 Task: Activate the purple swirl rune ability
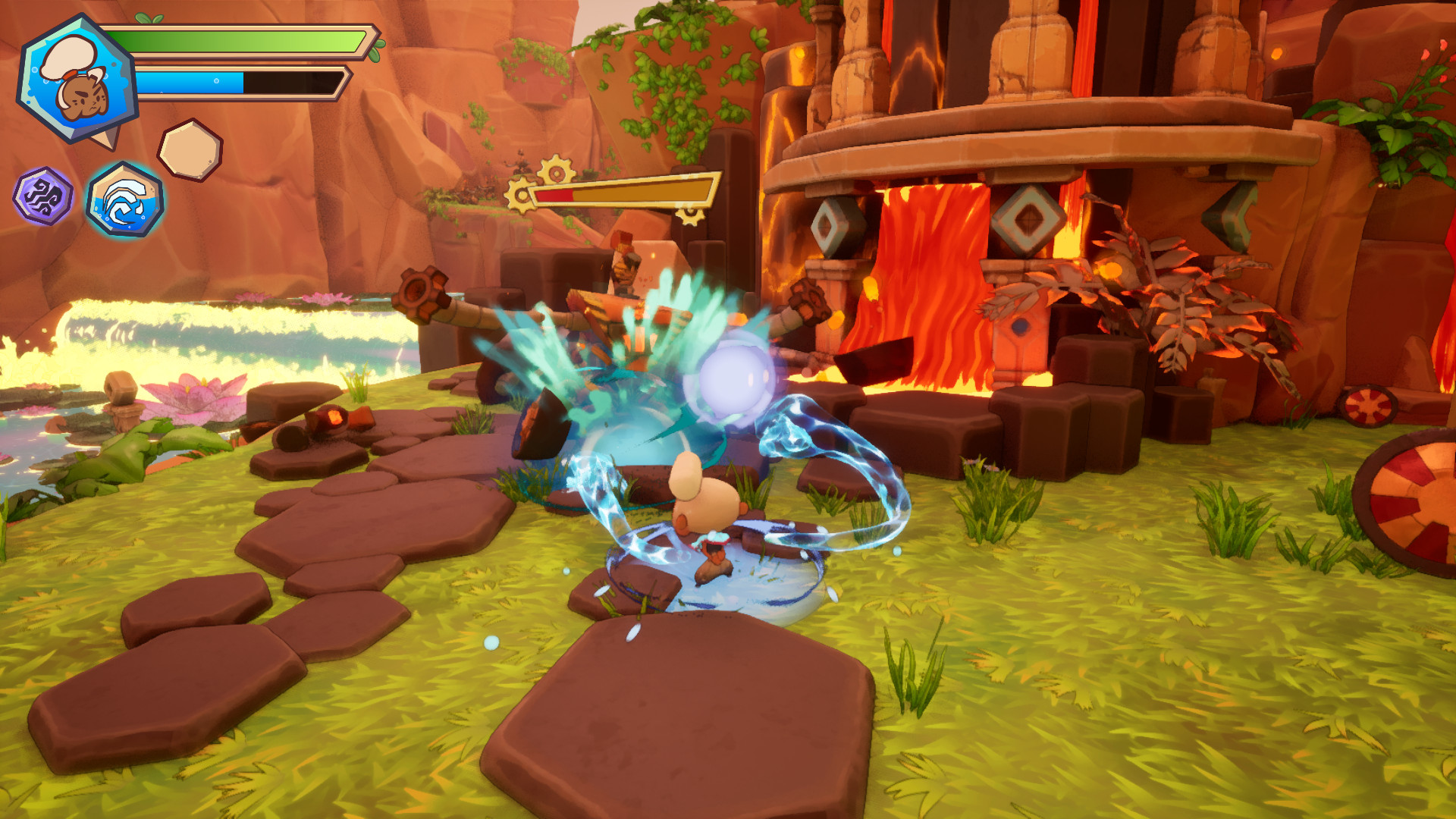[43, 196]
